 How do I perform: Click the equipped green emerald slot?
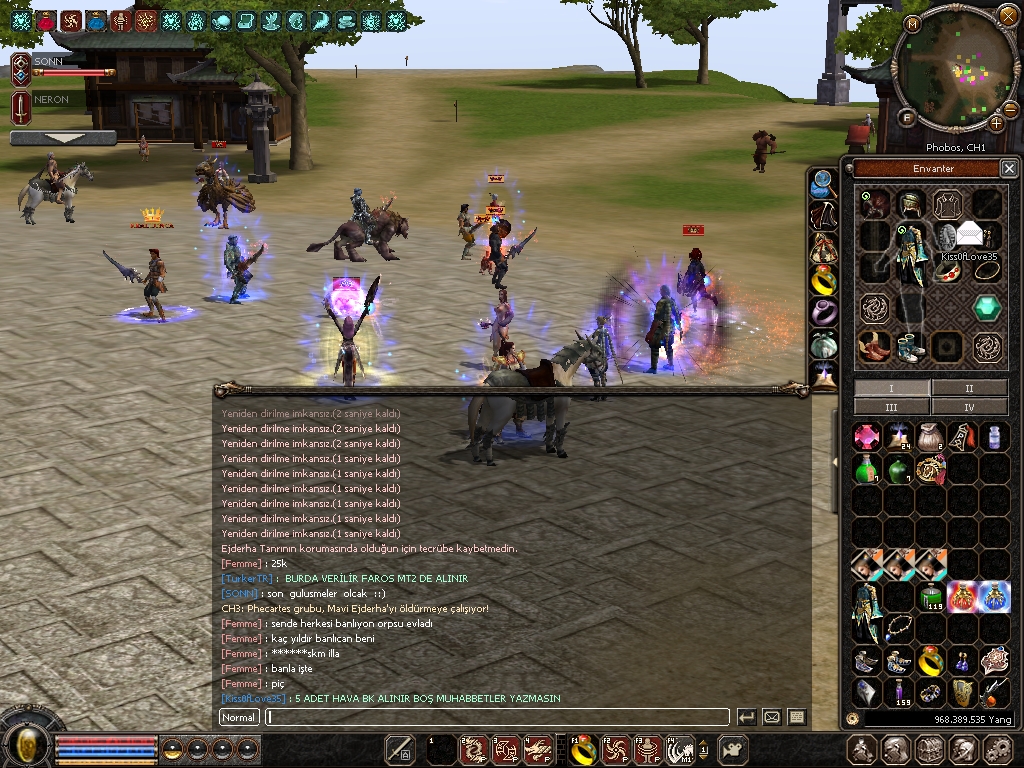[987, 308]
